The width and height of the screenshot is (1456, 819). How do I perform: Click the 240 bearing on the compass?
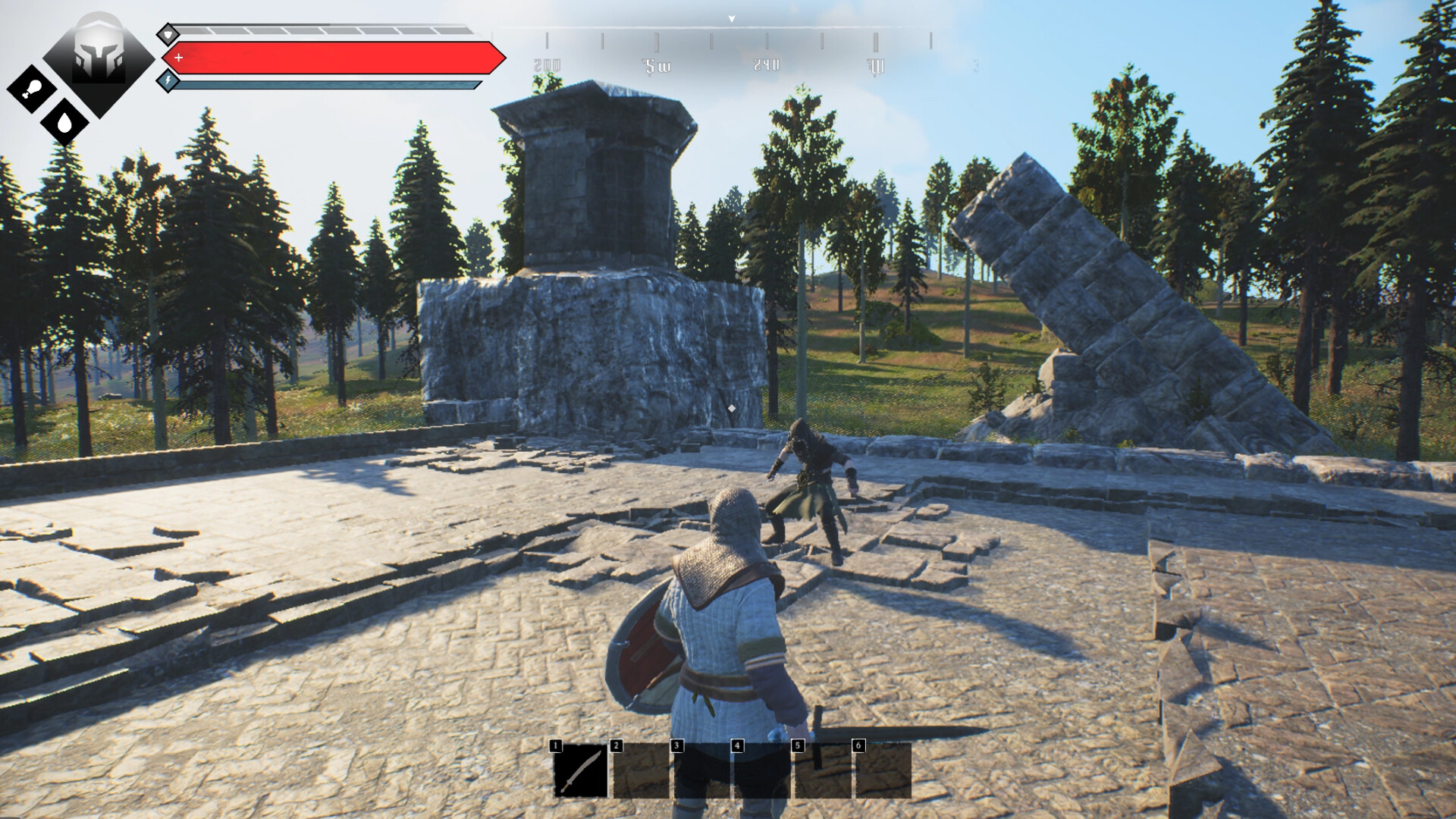pos(765,67)
